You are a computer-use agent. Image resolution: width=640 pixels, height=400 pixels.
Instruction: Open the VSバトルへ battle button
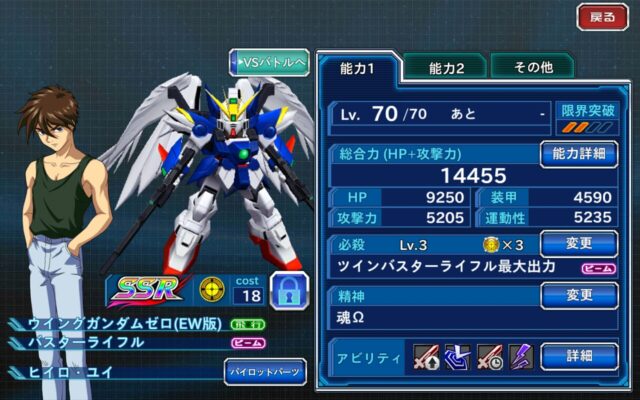point(269,62)
